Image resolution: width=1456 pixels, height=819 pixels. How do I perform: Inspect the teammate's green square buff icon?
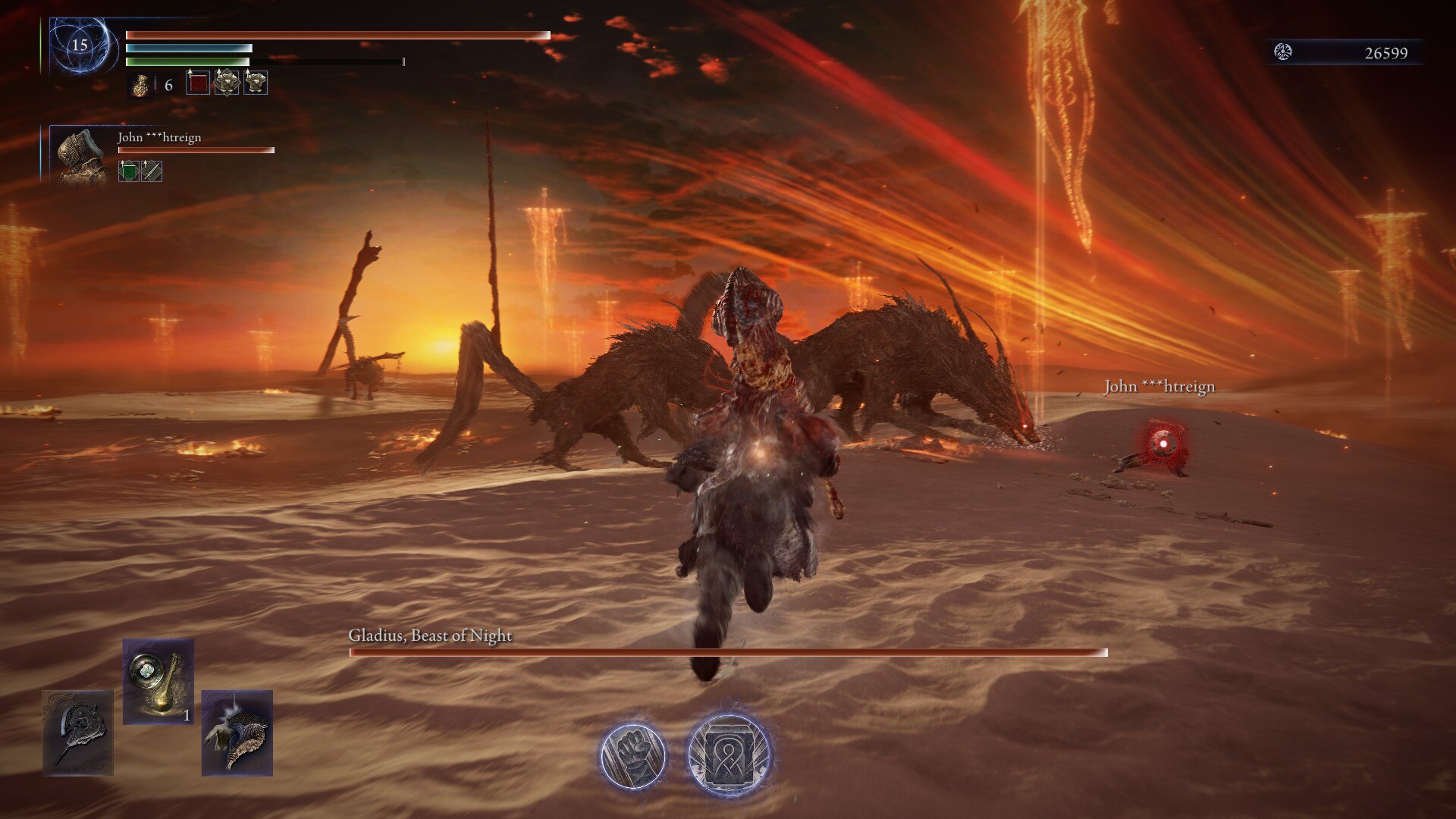pos(129,171)
